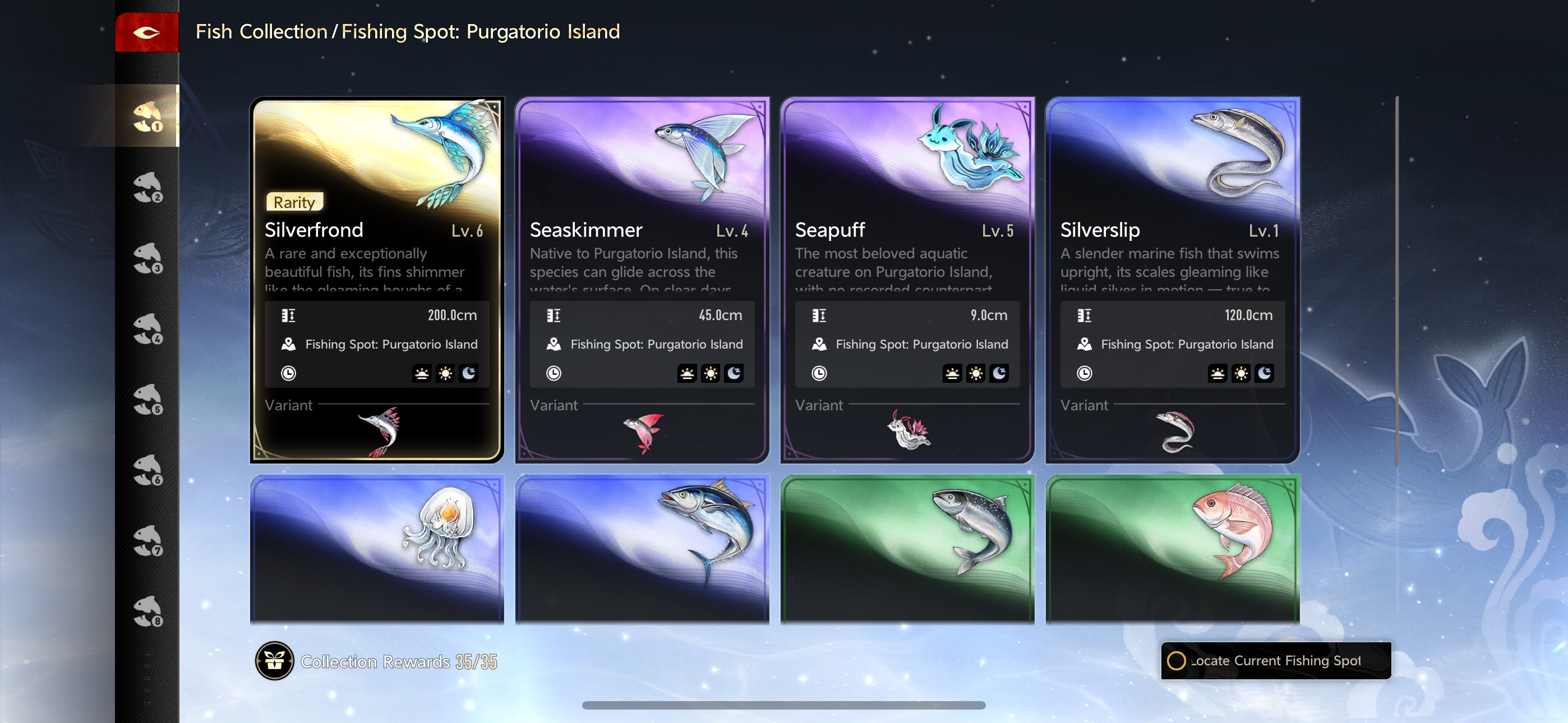The width and height of the screenshot is (1568, 723).
Task: Choose fishing spot tab 7
Action: pos(147,540)
